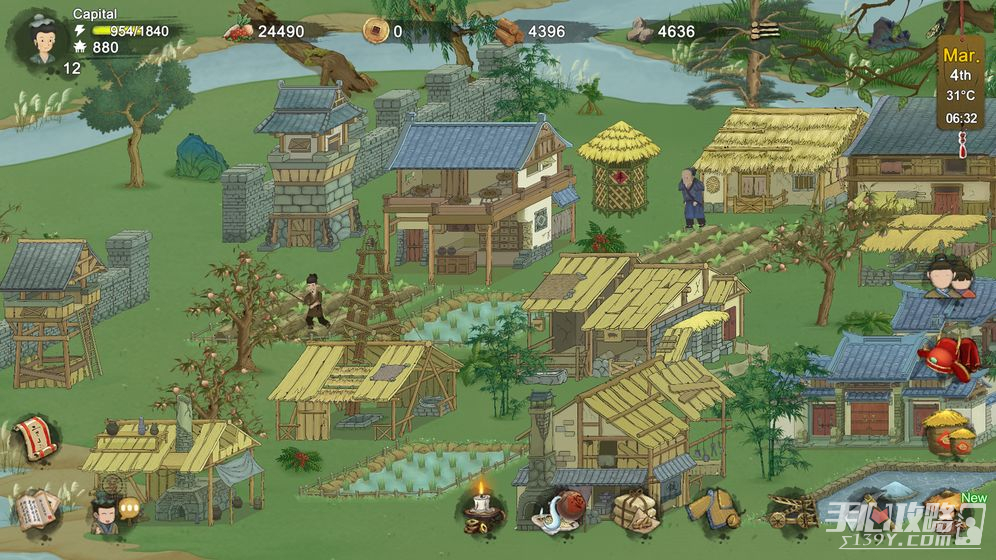996x560 pixels.
Task: Tap the advisor chat bubble portrait
Action: [x=108, y=512]
